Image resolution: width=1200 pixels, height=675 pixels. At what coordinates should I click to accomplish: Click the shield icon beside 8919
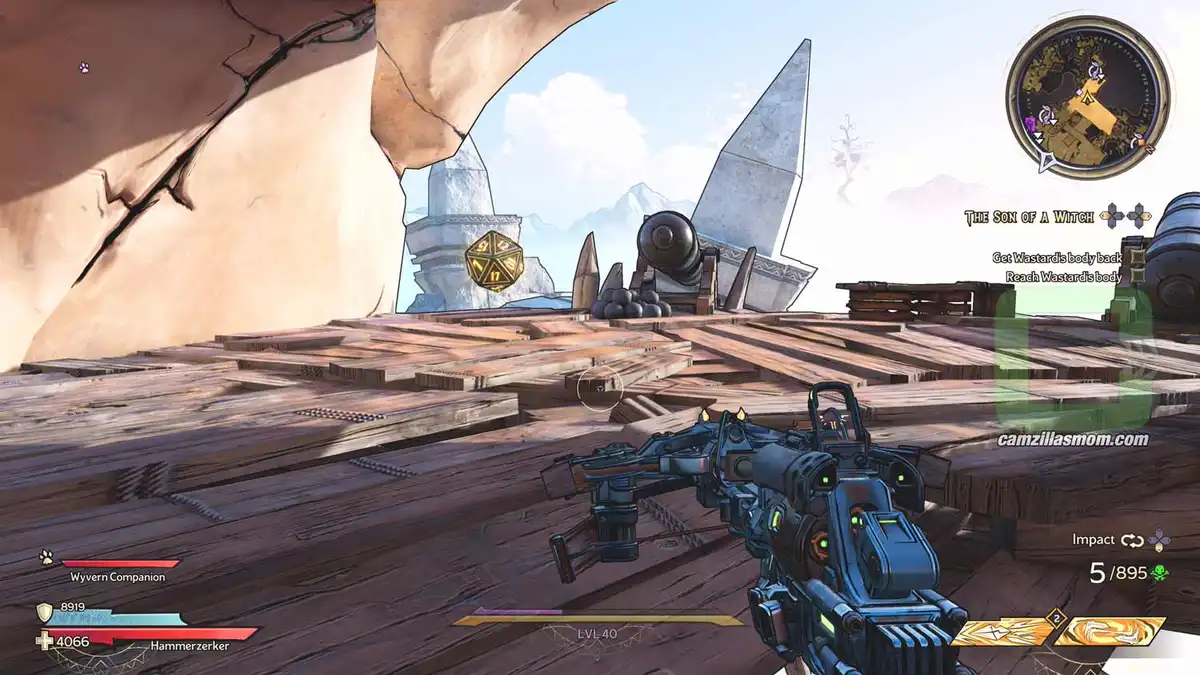click(45, 612)
